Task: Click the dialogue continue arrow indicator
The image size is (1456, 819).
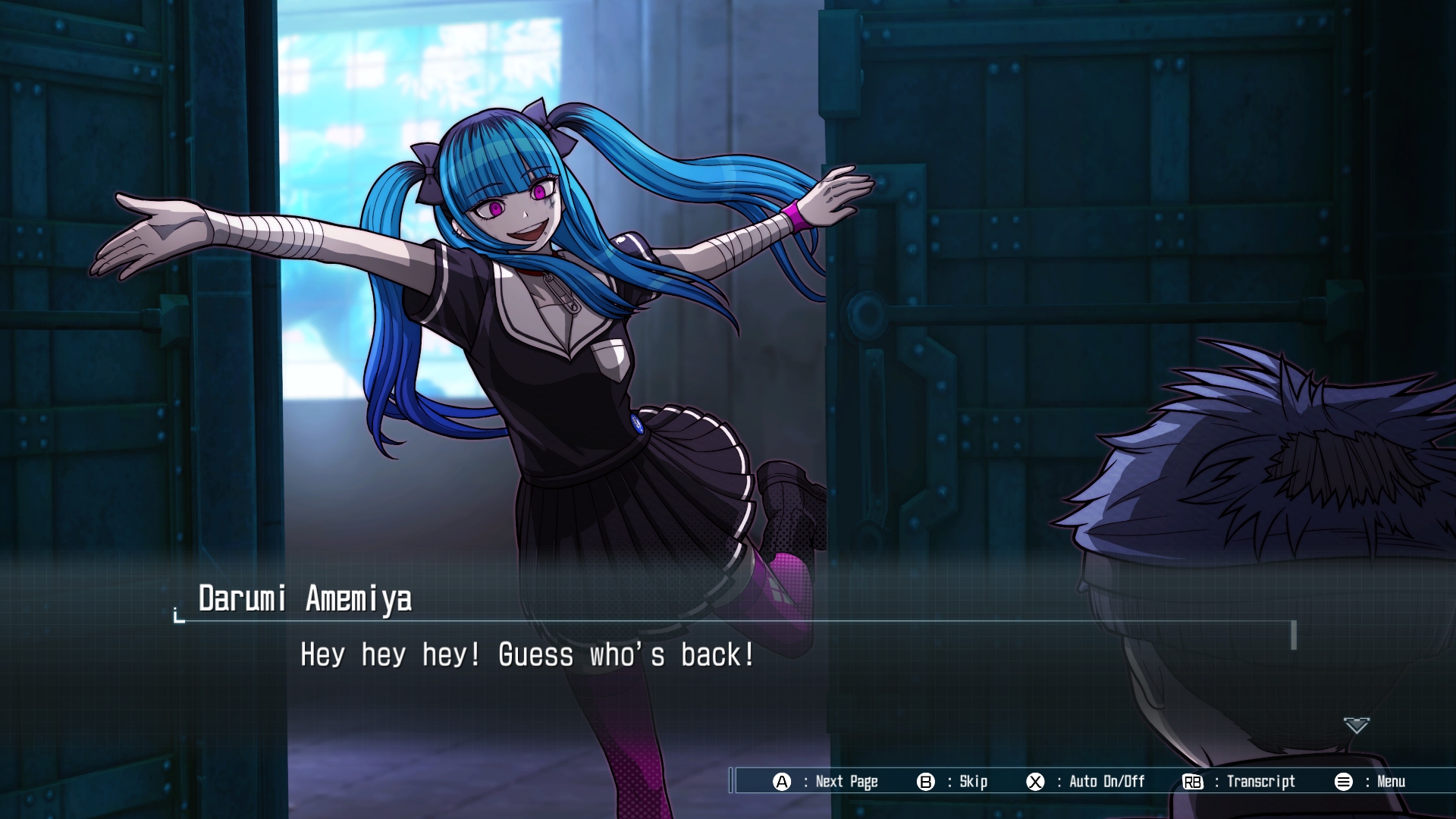Action: pyautogui.click(x=1356, y=726)
